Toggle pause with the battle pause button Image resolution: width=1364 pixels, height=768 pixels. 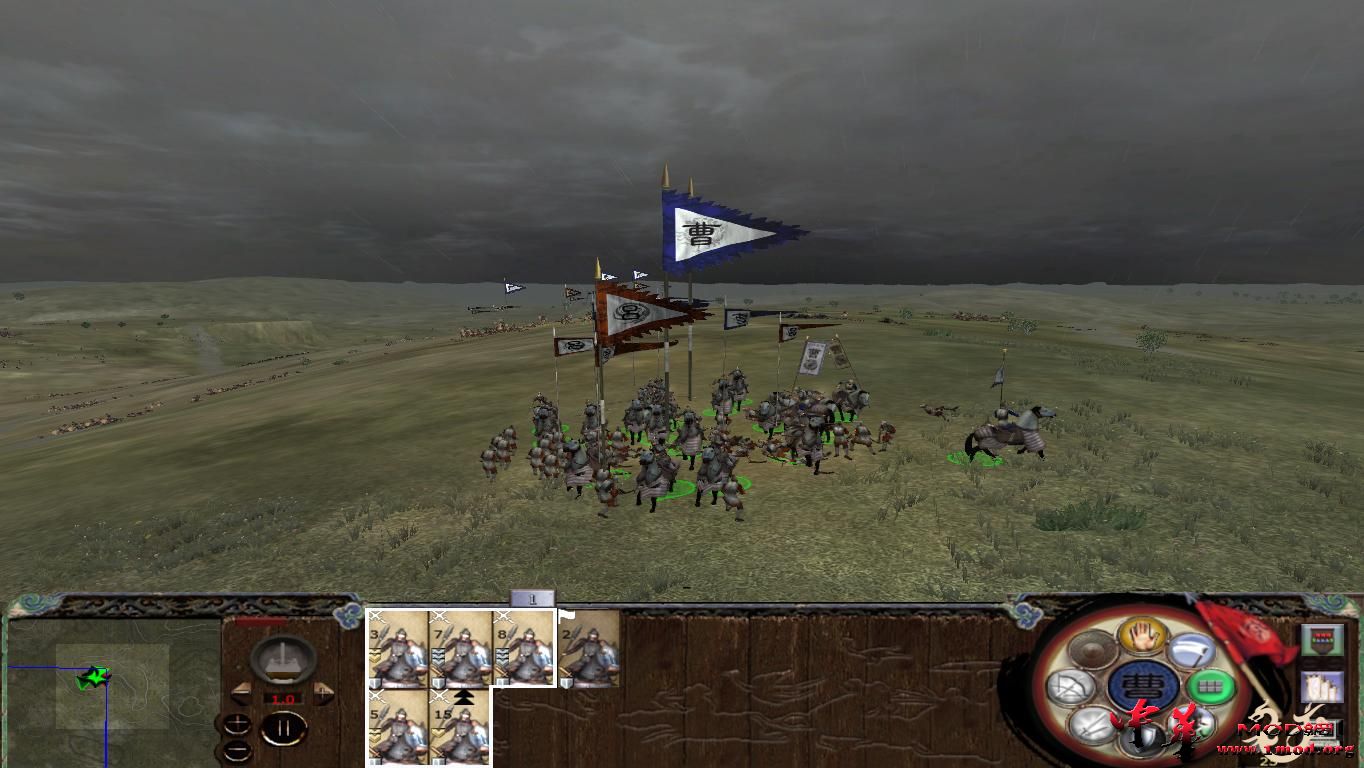283,727
